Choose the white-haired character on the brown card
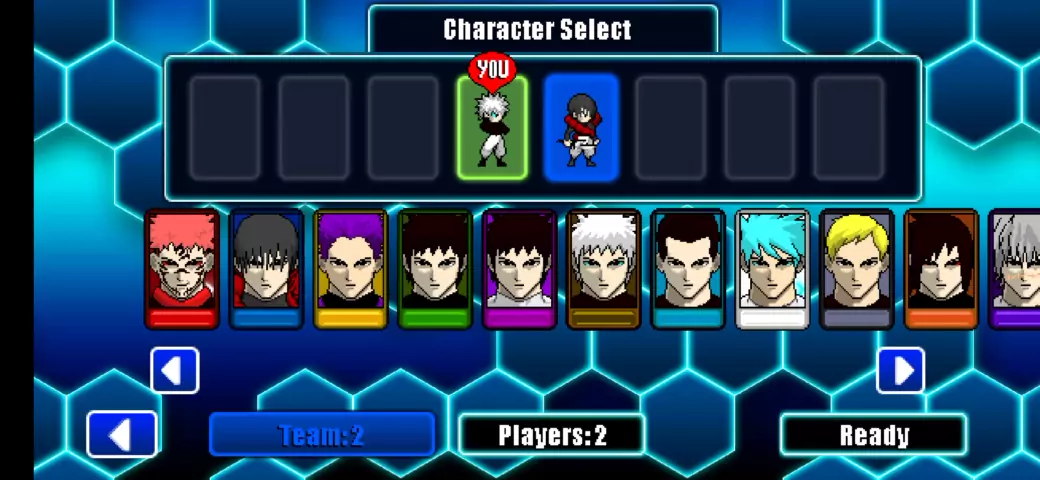The image size is (1040, 480). (x=604, y=268)
